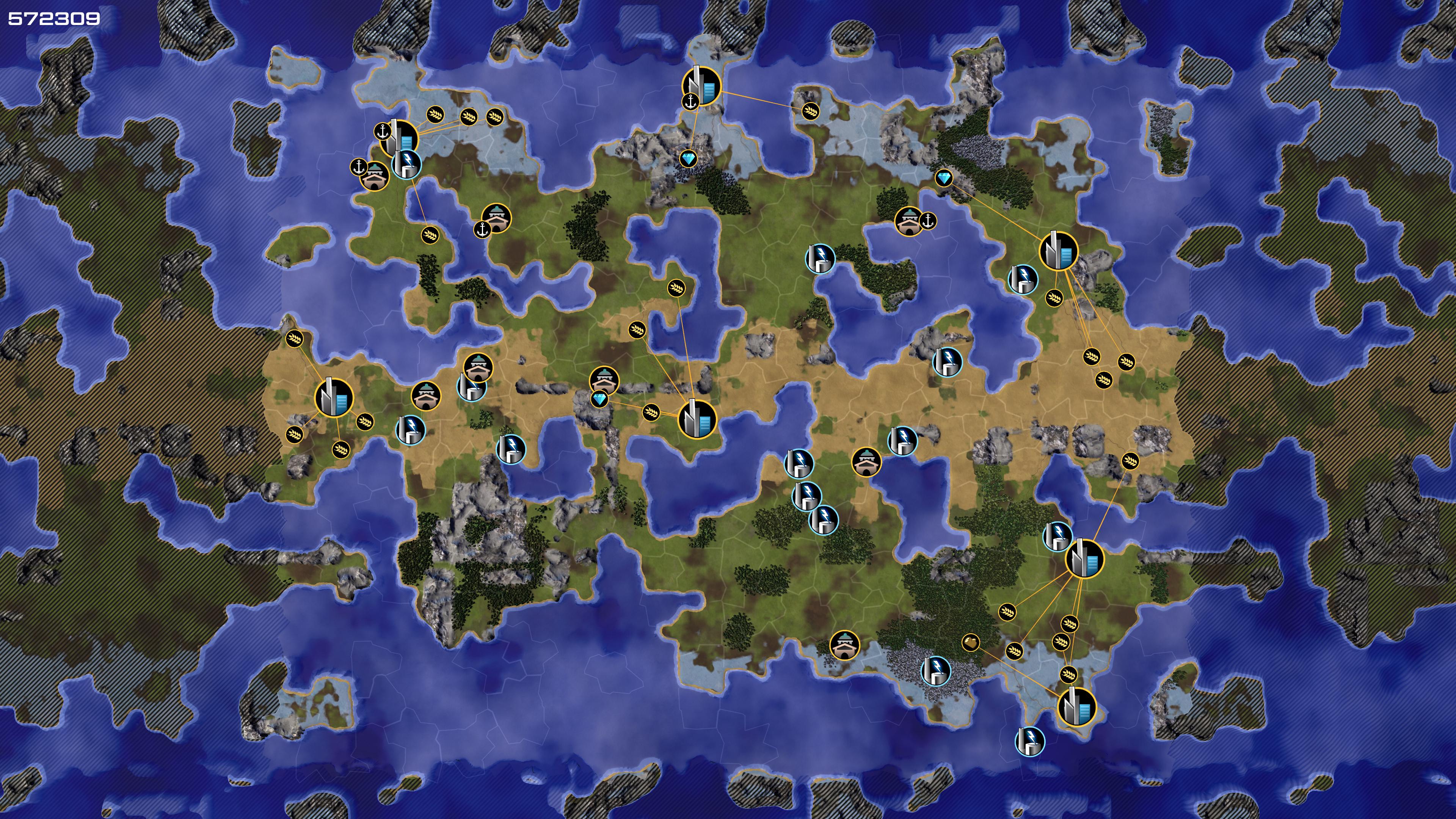Click the diamond marker overlapping a temple icon

click(599, 400)
